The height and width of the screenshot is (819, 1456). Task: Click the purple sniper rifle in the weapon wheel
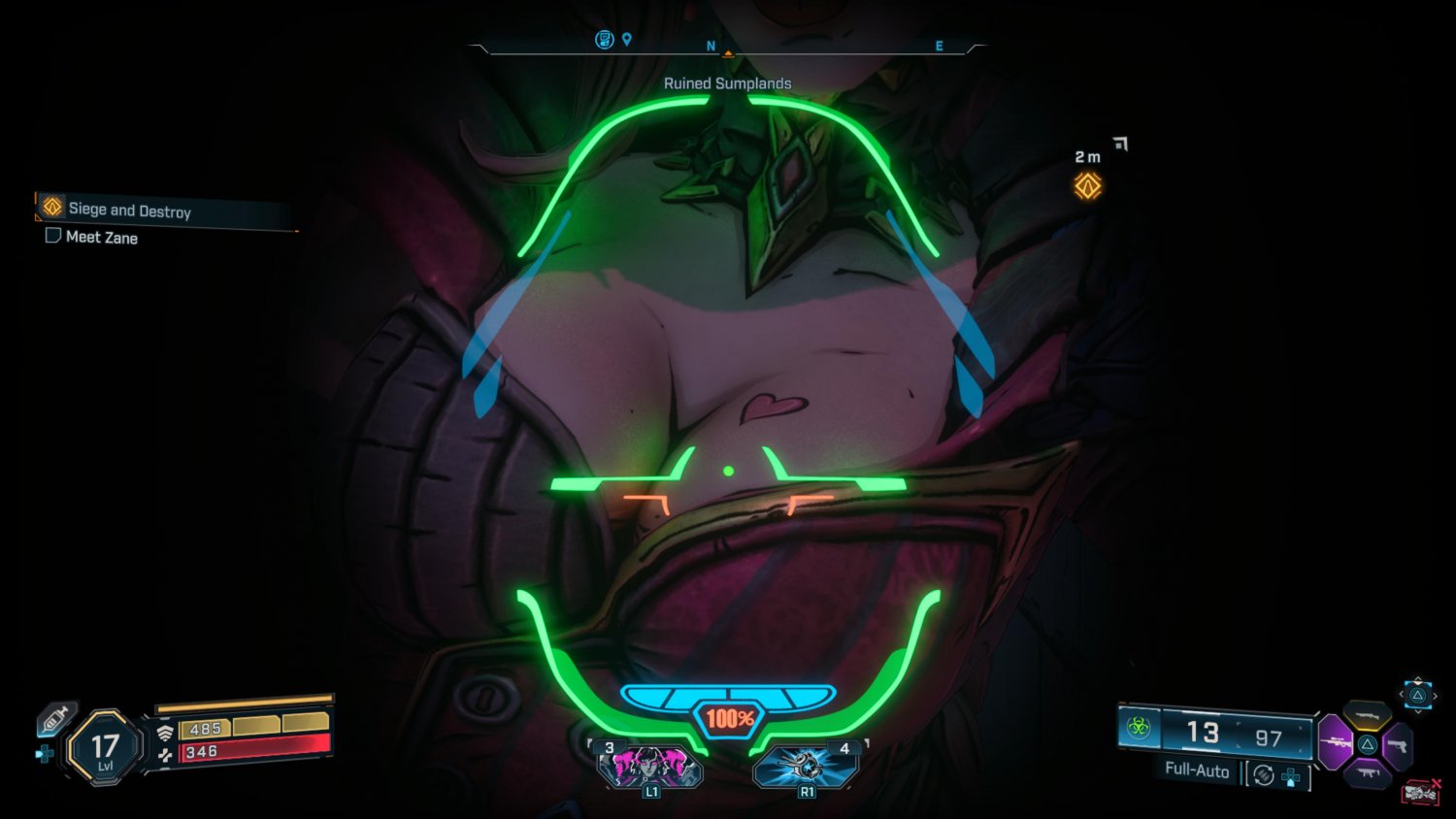click(1337, 744)
